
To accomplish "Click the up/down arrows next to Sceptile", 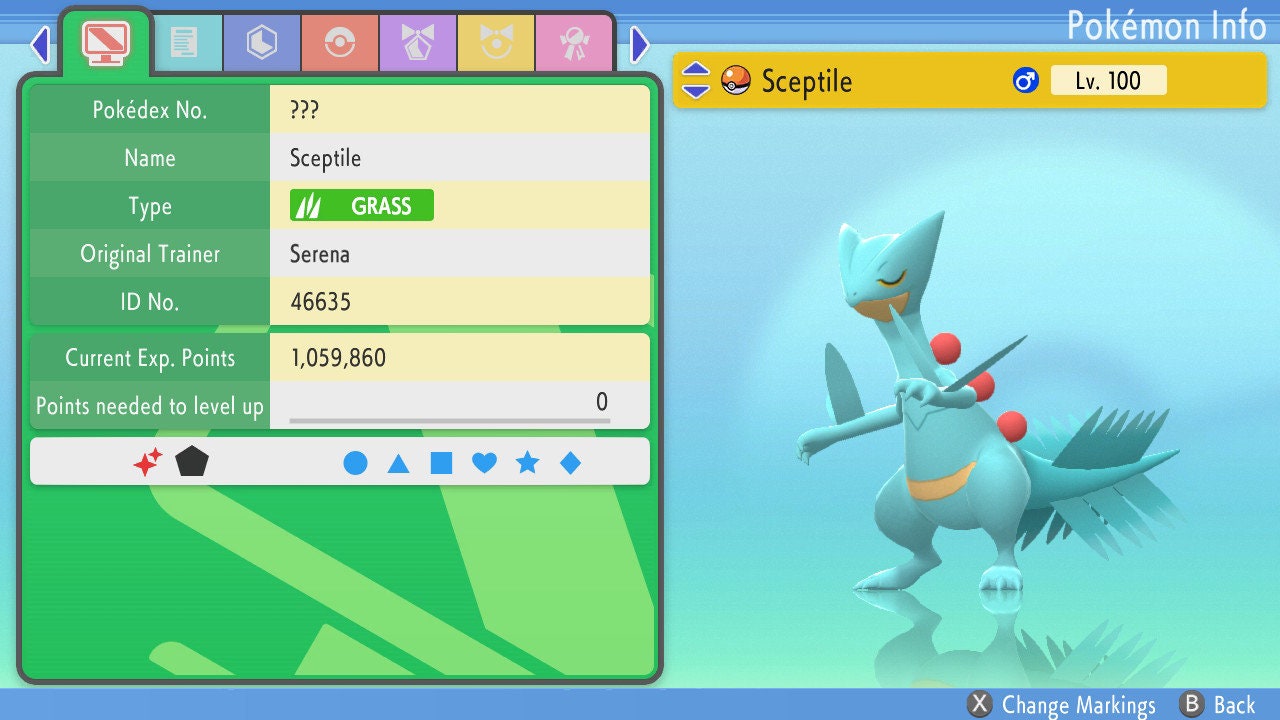I will pyautogui.click(x=696, y=80).
